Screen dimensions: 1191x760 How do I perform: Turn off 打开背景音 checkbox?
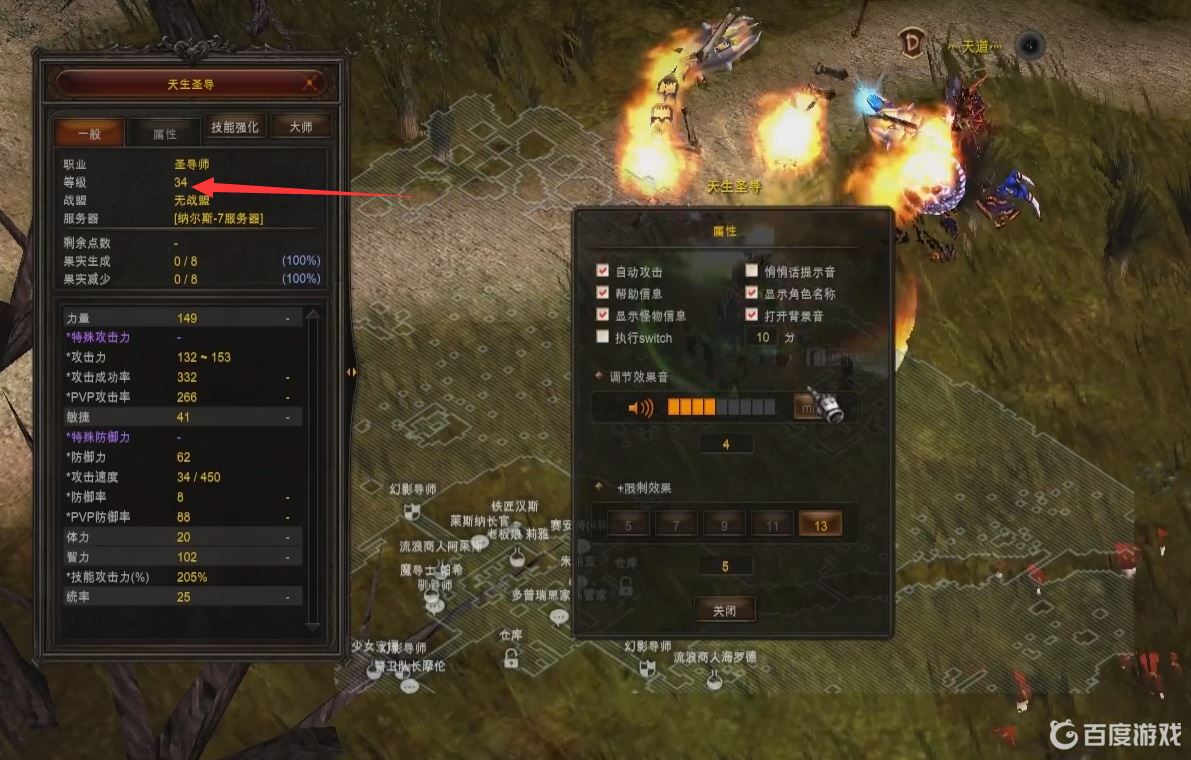tap(752, 315)
